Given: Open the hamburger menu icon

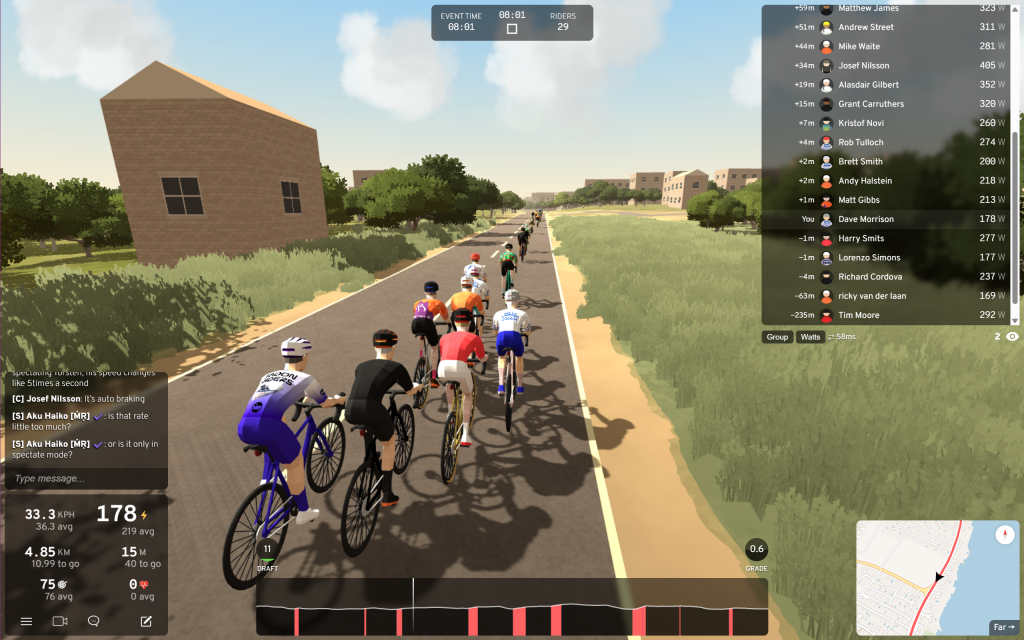Looking at the screenshot, I should [26, 621].
